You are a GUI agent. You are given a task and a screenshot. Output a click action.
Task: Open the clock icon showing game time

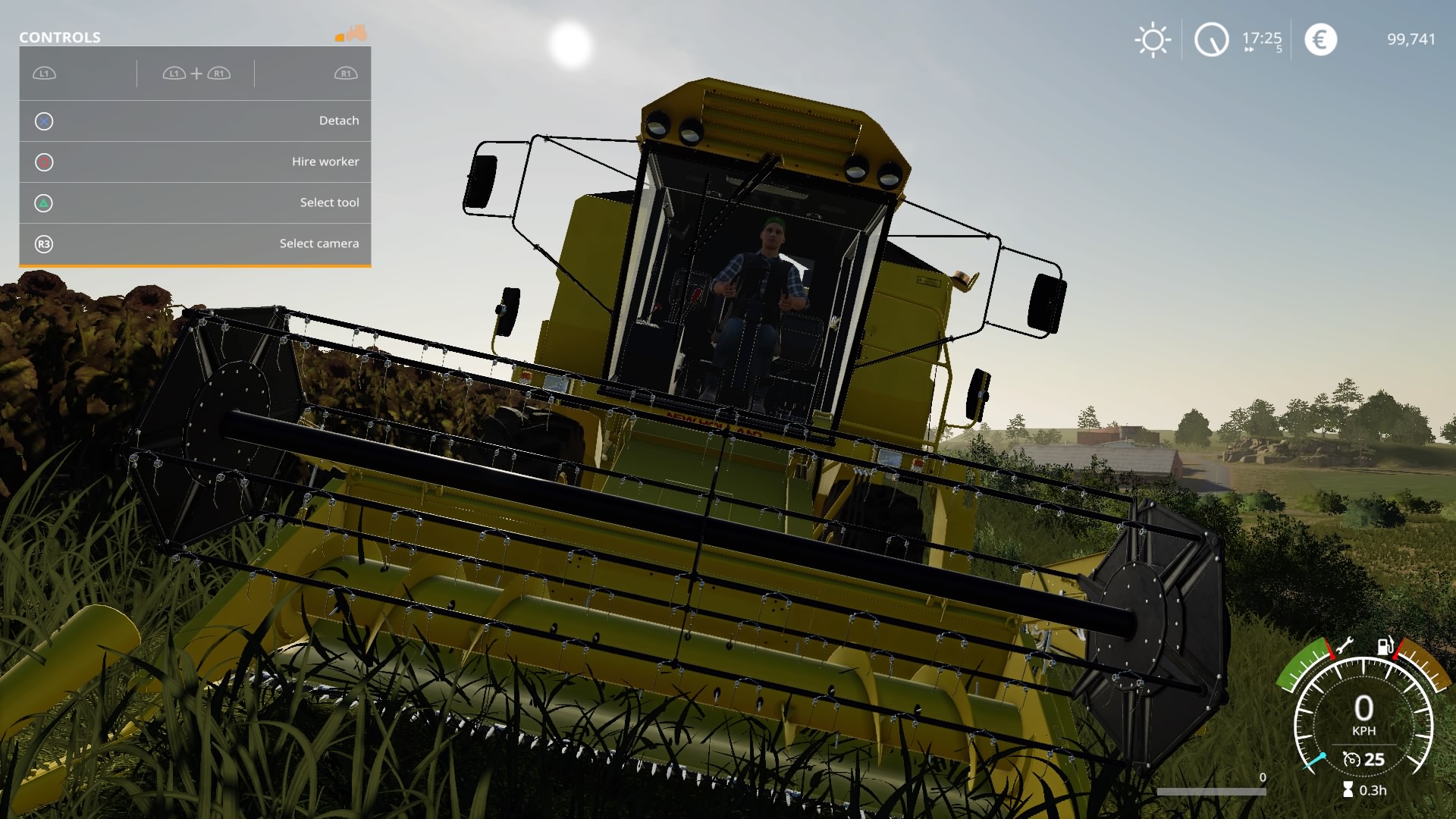pyautogui.click(x=1212, y=39)
